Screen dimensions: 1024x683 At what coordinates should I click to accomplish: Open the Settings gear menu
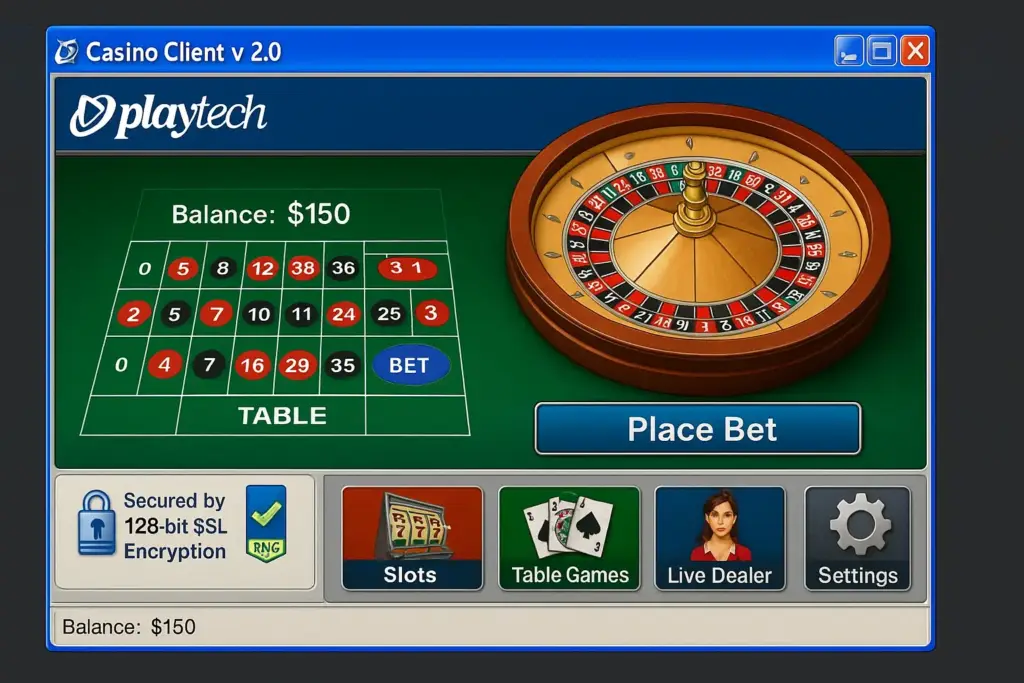857,538
